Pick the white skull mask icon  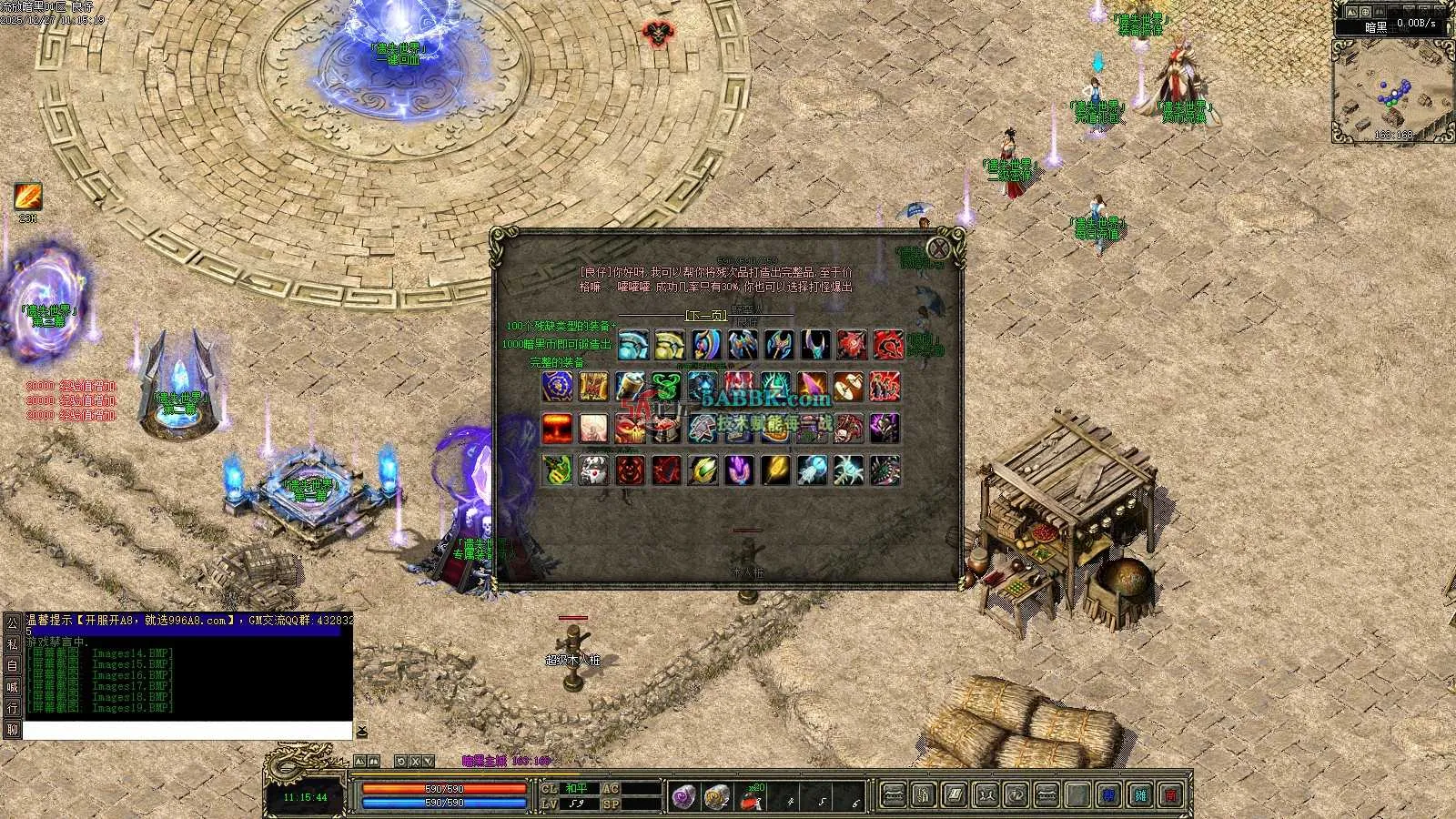tap(593, 470)
